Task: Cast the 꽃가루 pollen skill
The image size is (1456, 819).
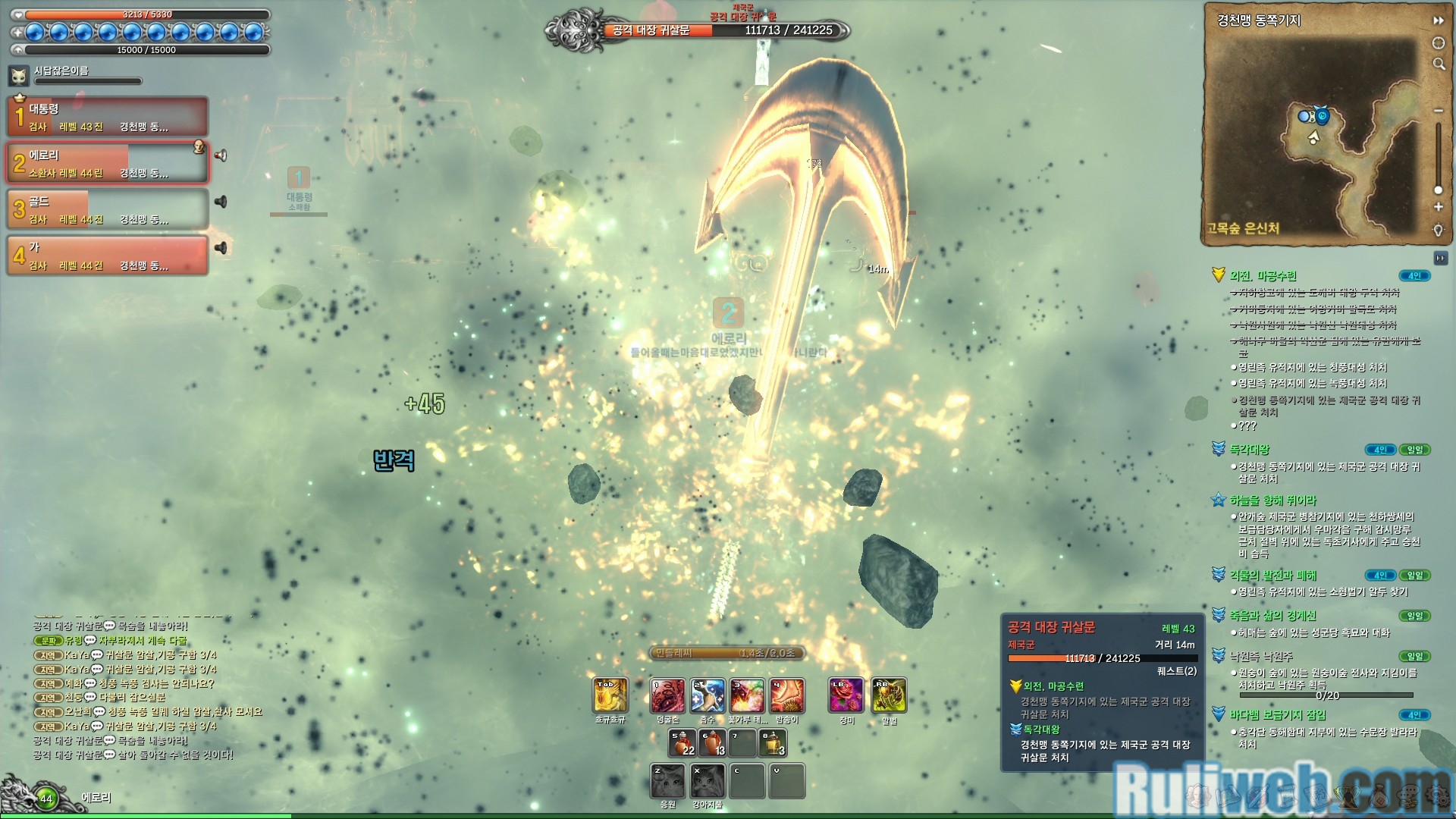Action: point(747,695)
